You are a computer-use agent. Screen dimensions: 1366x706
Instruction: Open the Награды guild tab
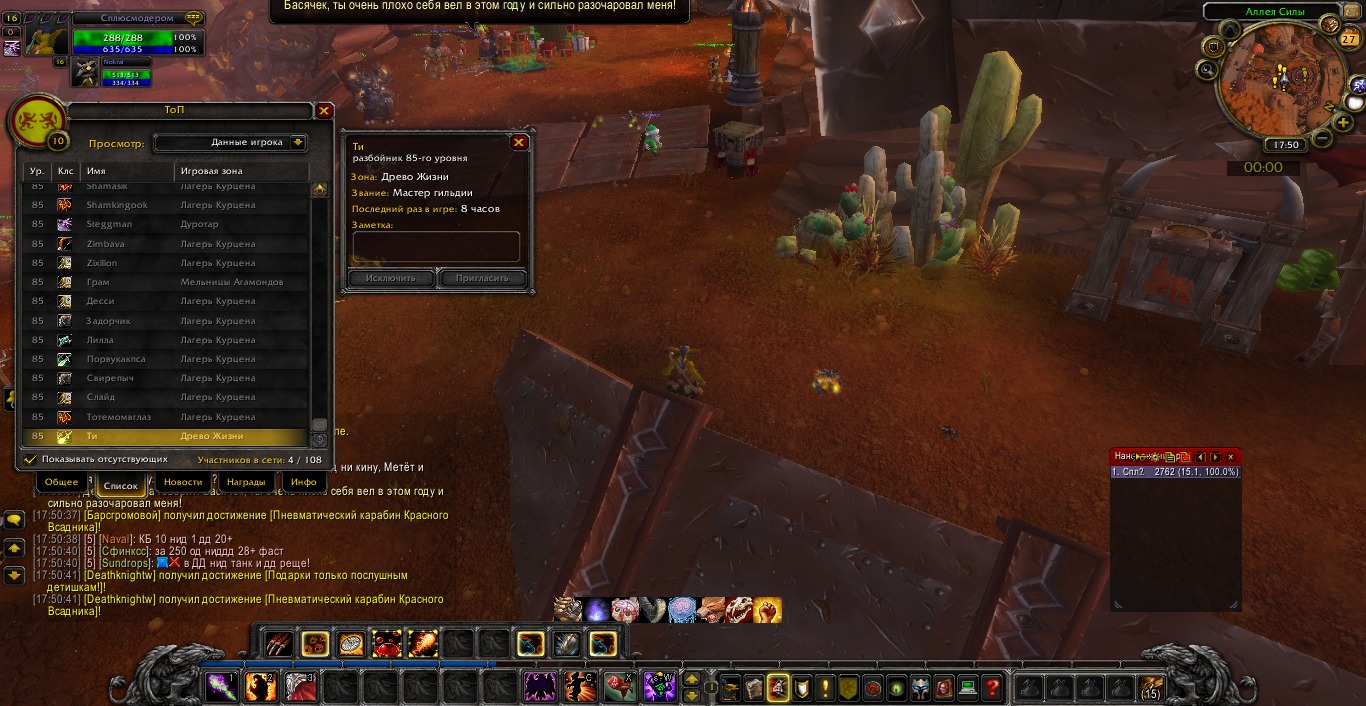[246, 482]
